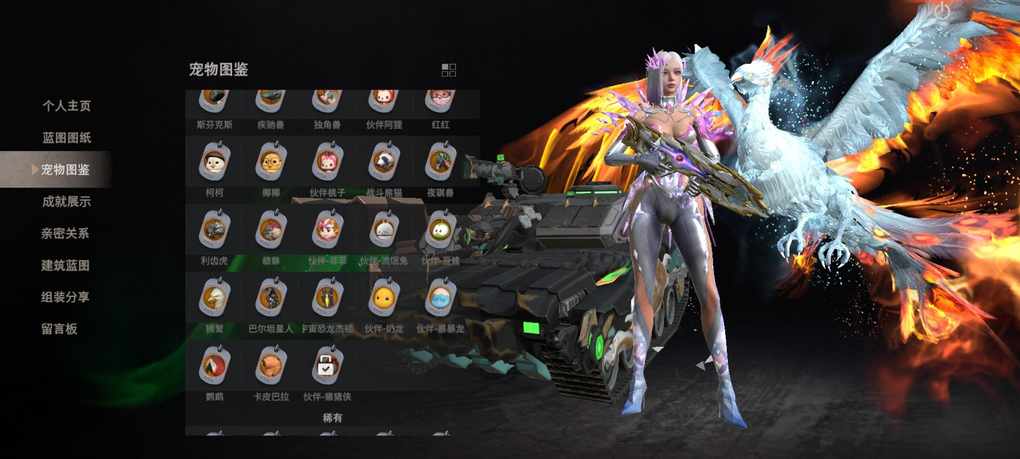
Task: Open the 成就展示 achievements page
Action: (x=66, y=202)
